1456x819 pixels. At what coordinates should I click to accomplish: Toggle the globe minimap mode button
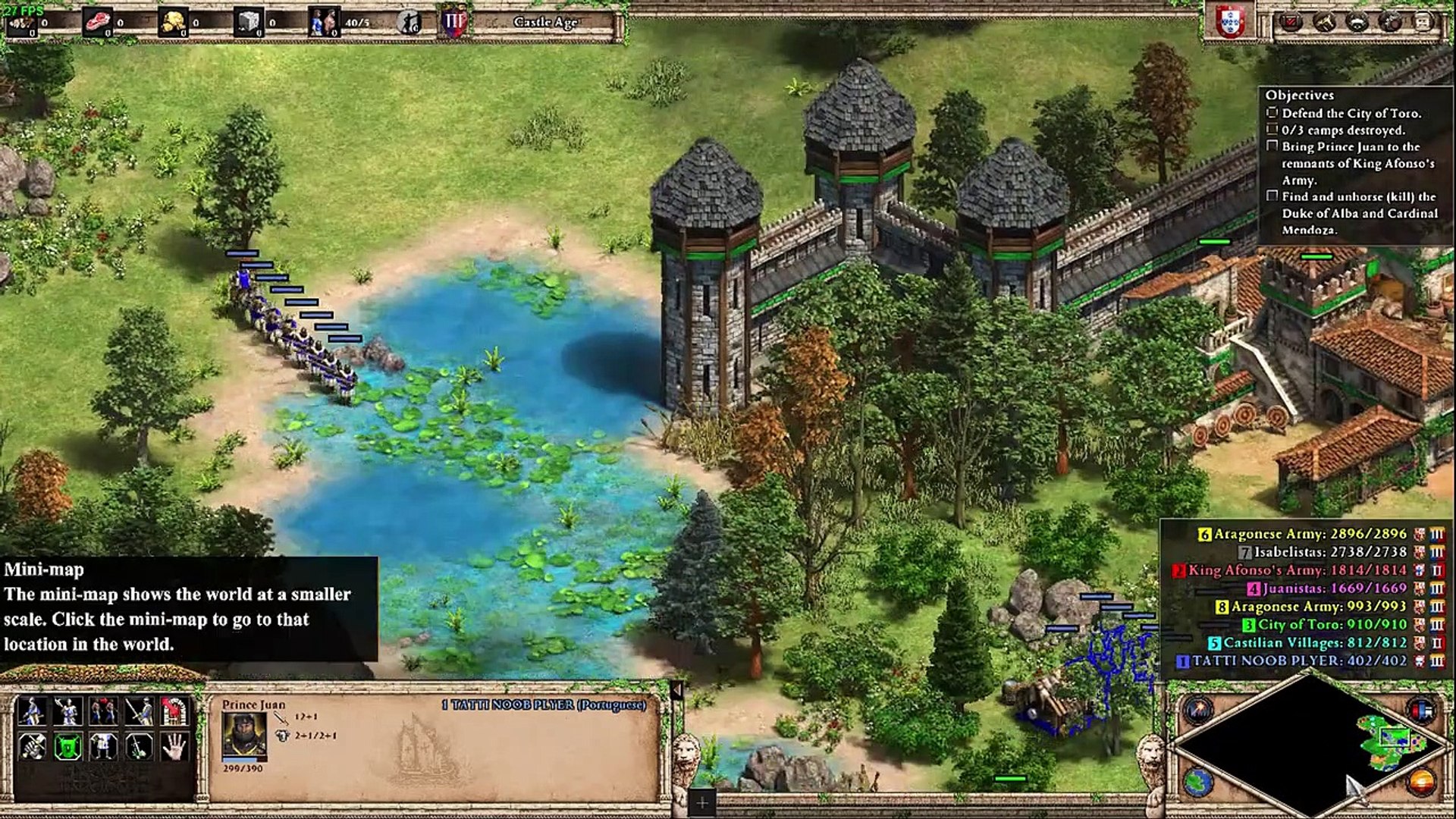[1200, 783]
